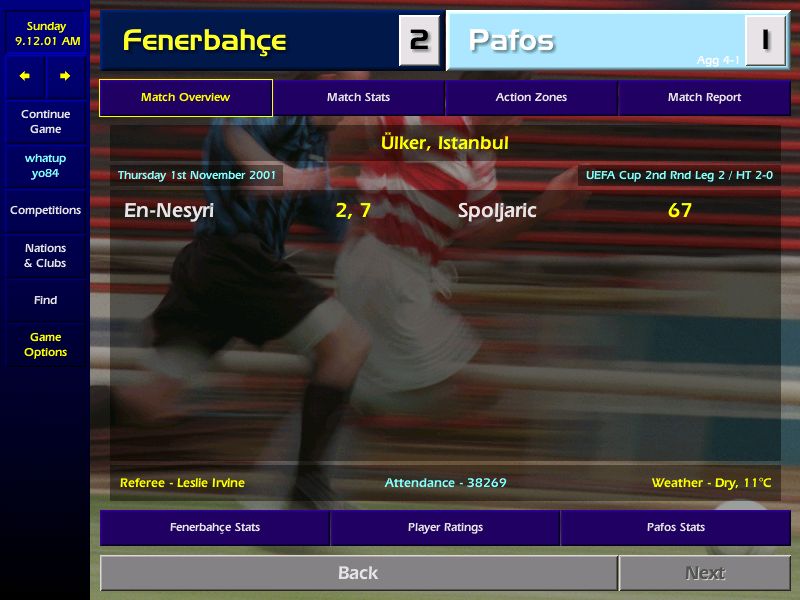Viewport: 800px width, 600px height.
Task: Click the left arrow navigation button
Action: (25, 76)
